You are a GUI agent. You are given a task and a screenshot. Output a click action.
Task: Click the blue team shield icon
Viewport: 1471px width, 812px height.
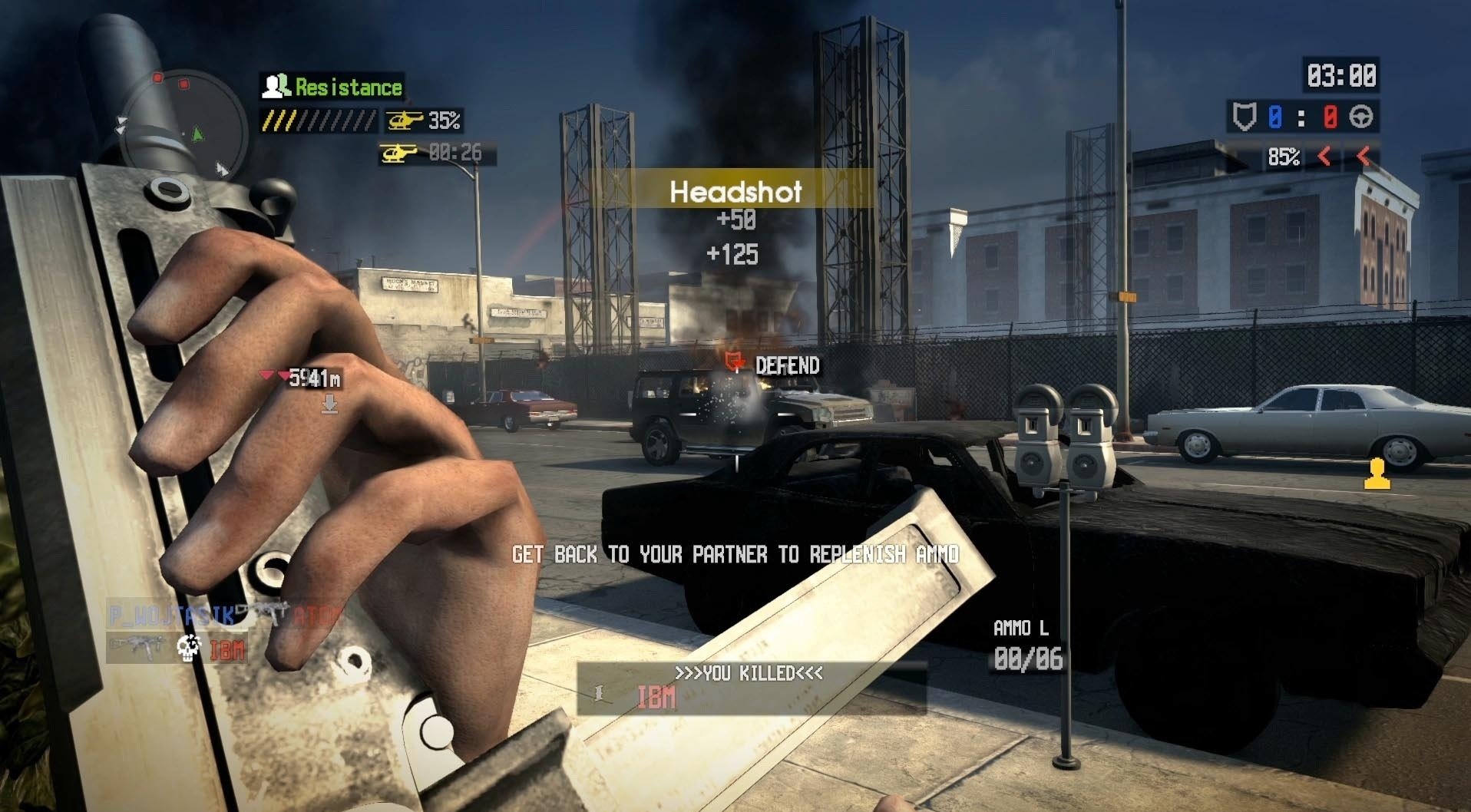1244,117
